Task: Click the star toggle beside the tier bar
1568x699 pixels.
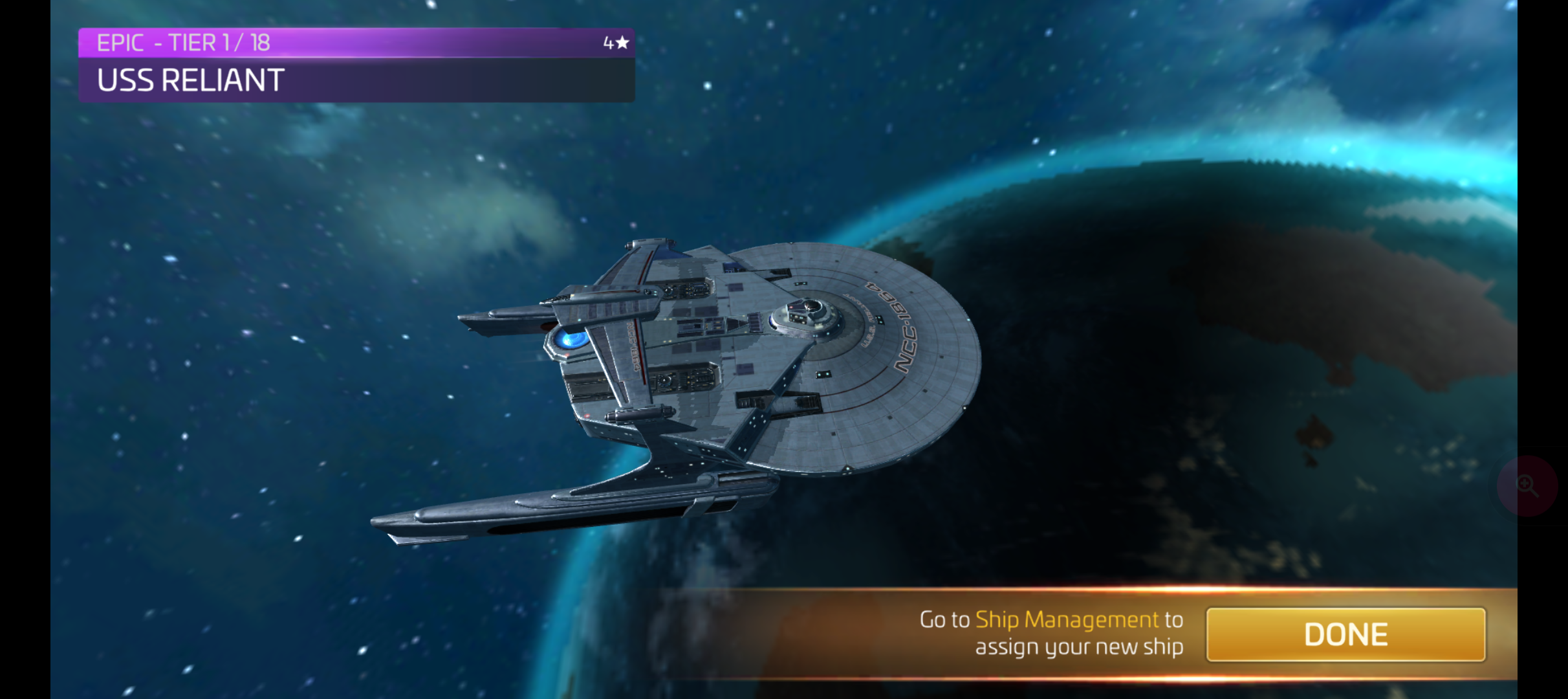Action: click(x=623, y=43)
